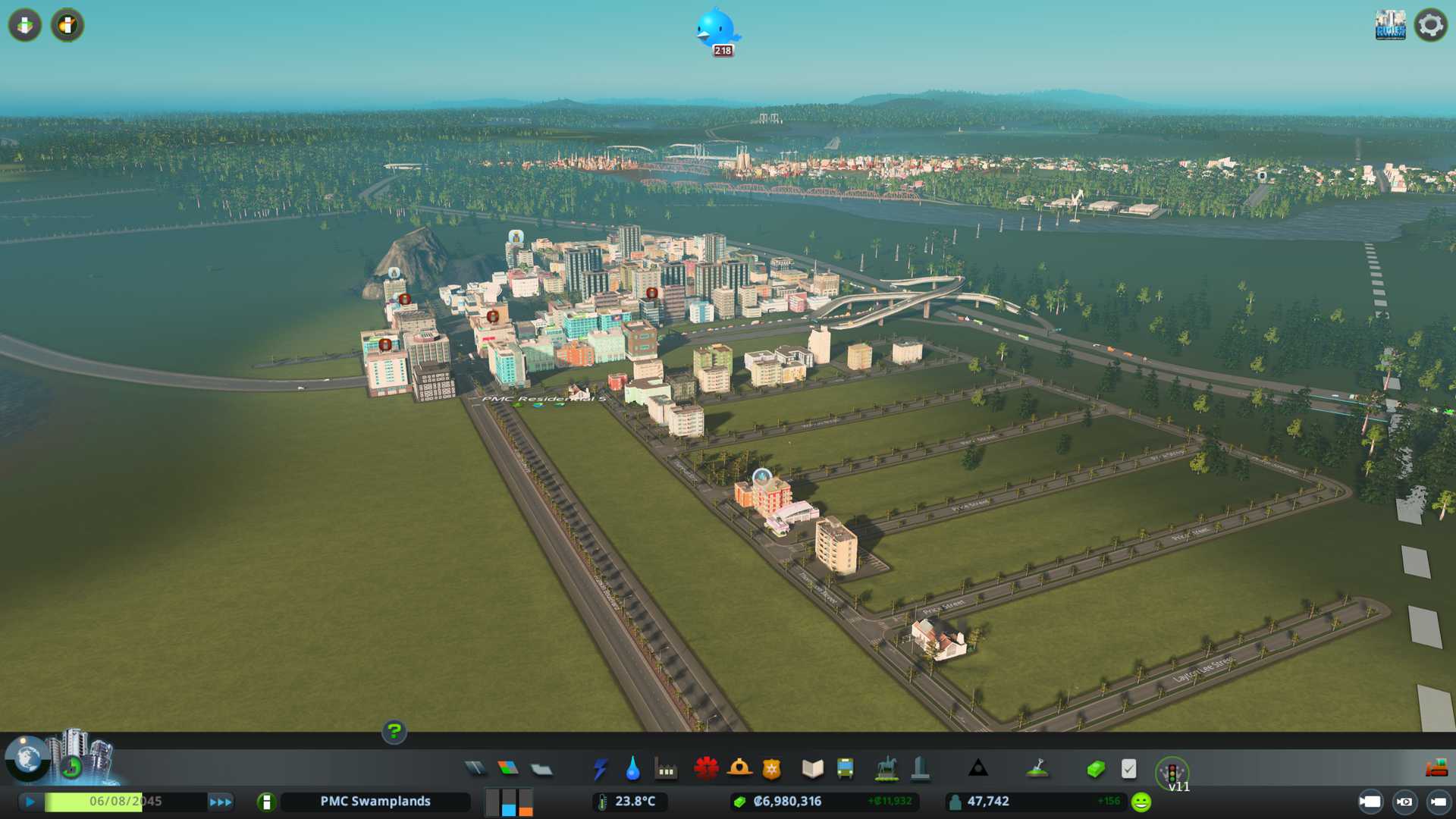Click the blue Chirper bird

716,29
